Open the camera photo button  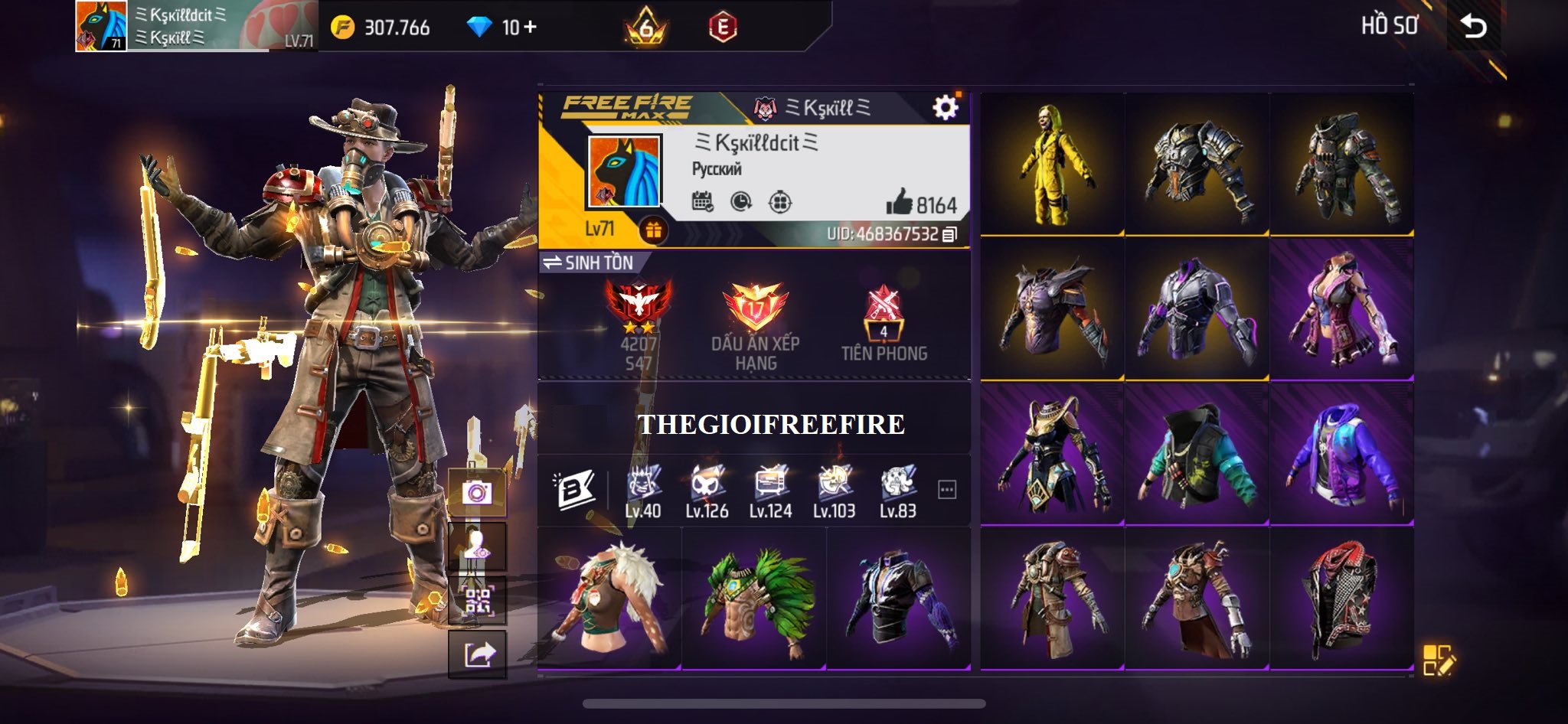[477, 492]
